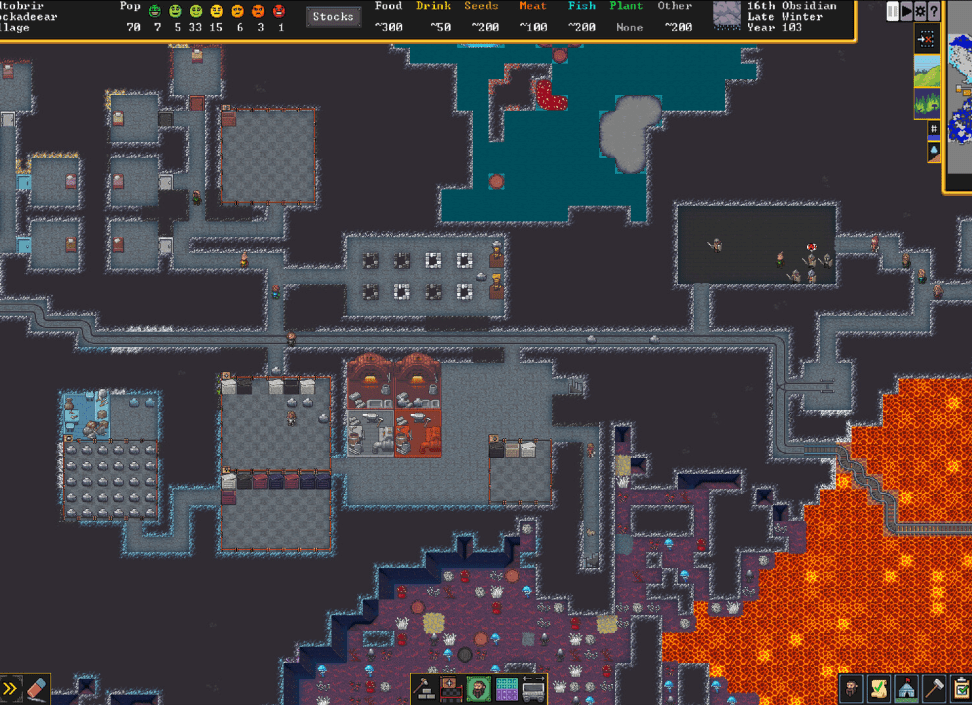Image resolution: width=972 pixels, height=705 pixels.
Task: Toggle the hash-mark elevation indicator button
Action: [x=934, y=129]
